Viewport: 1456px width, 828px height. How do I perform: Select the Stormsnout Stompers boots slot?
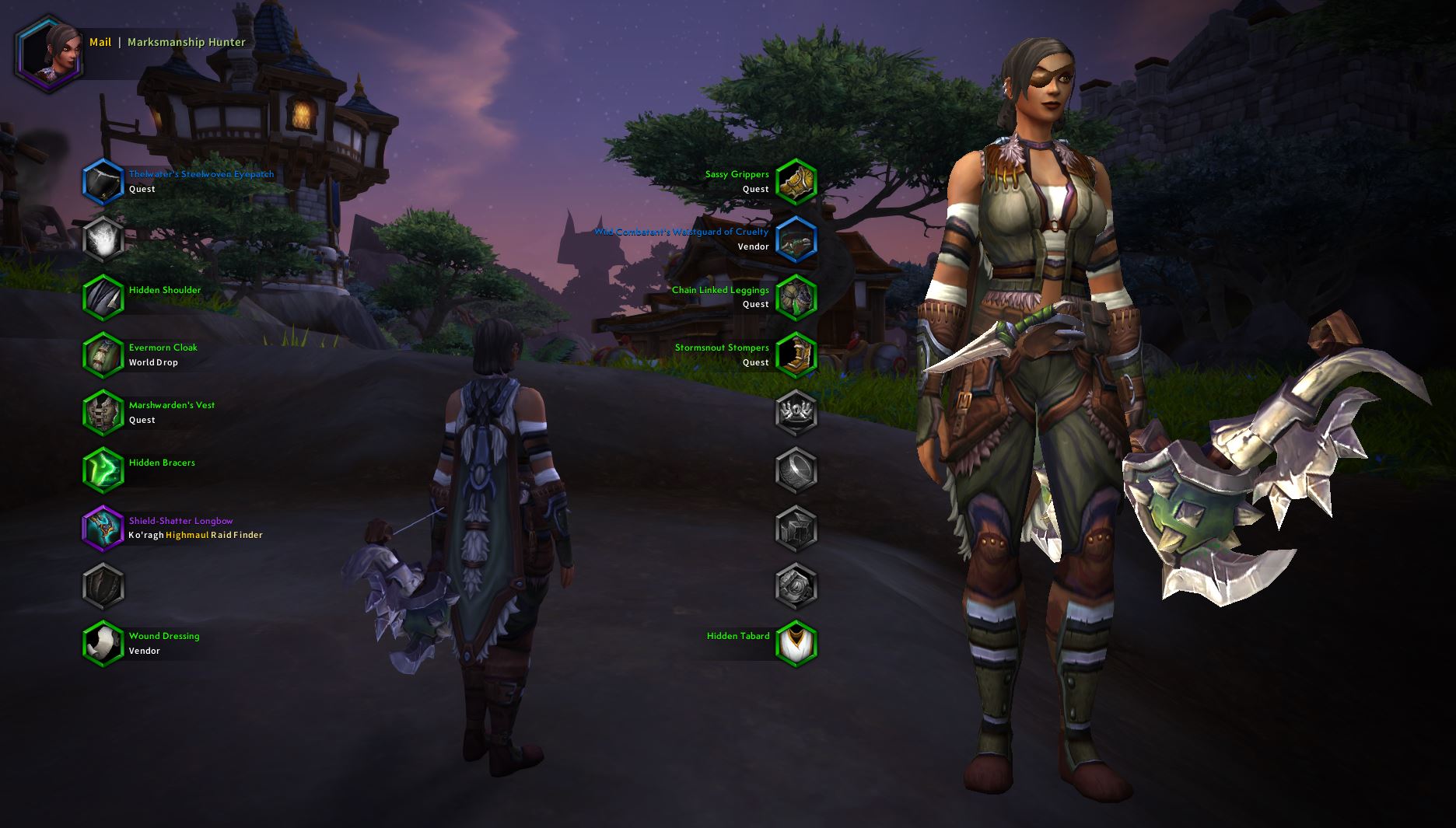(x=796, y=355)
